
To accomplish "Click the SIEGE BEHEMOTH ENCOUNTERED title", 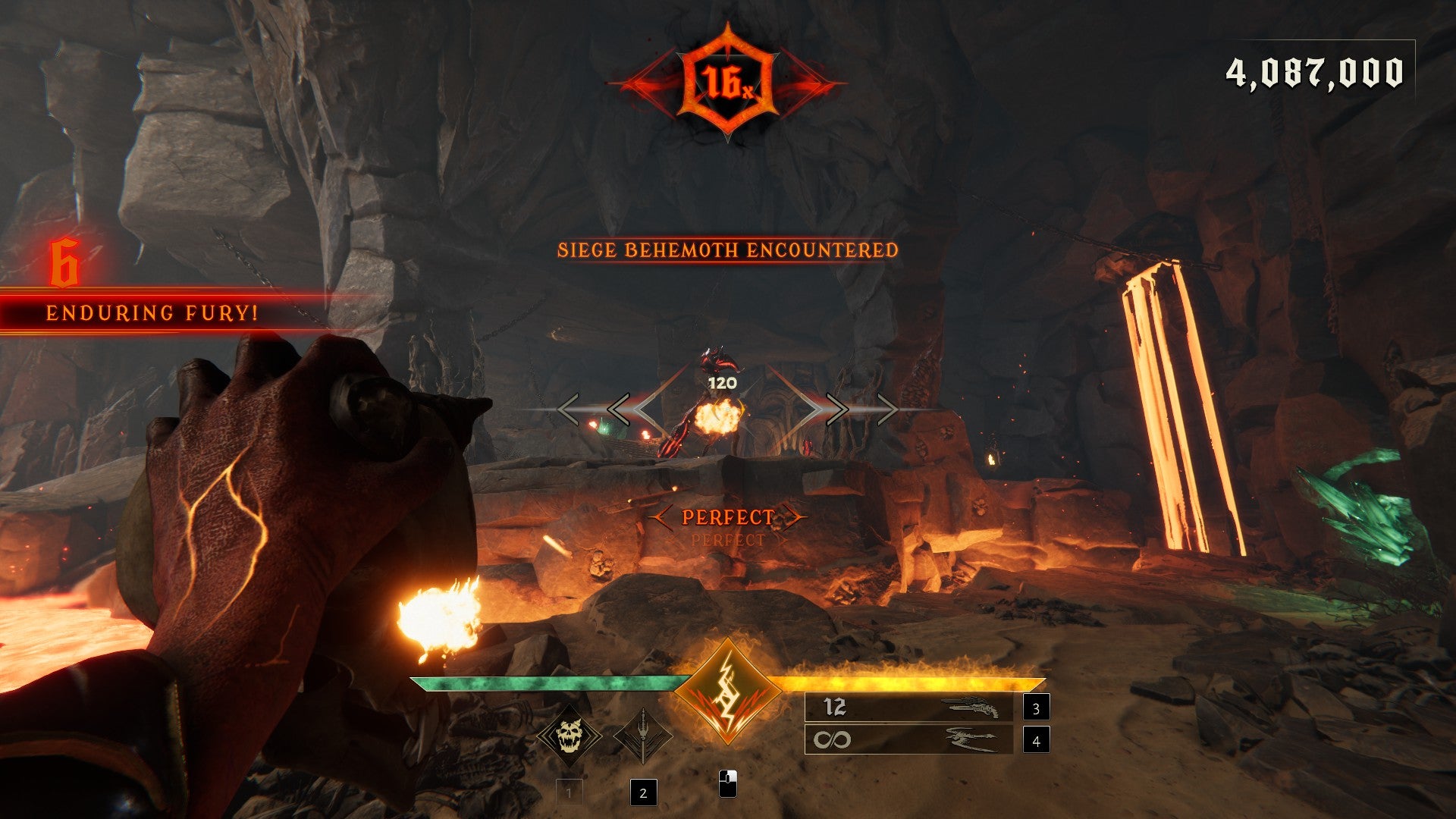I will [x=728, y=249].
